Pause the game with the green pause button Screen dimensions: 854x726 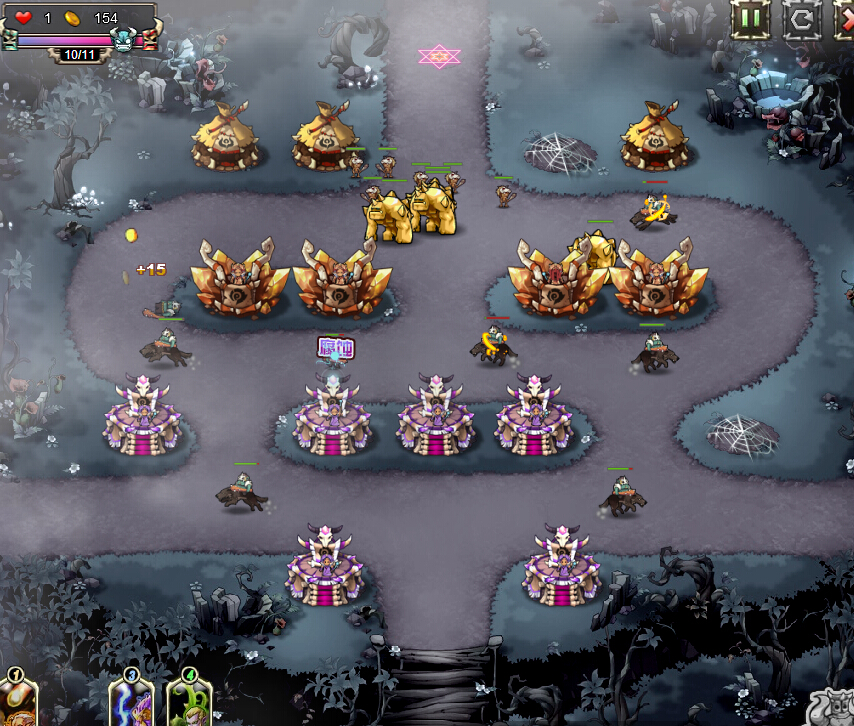click(750, 19)
